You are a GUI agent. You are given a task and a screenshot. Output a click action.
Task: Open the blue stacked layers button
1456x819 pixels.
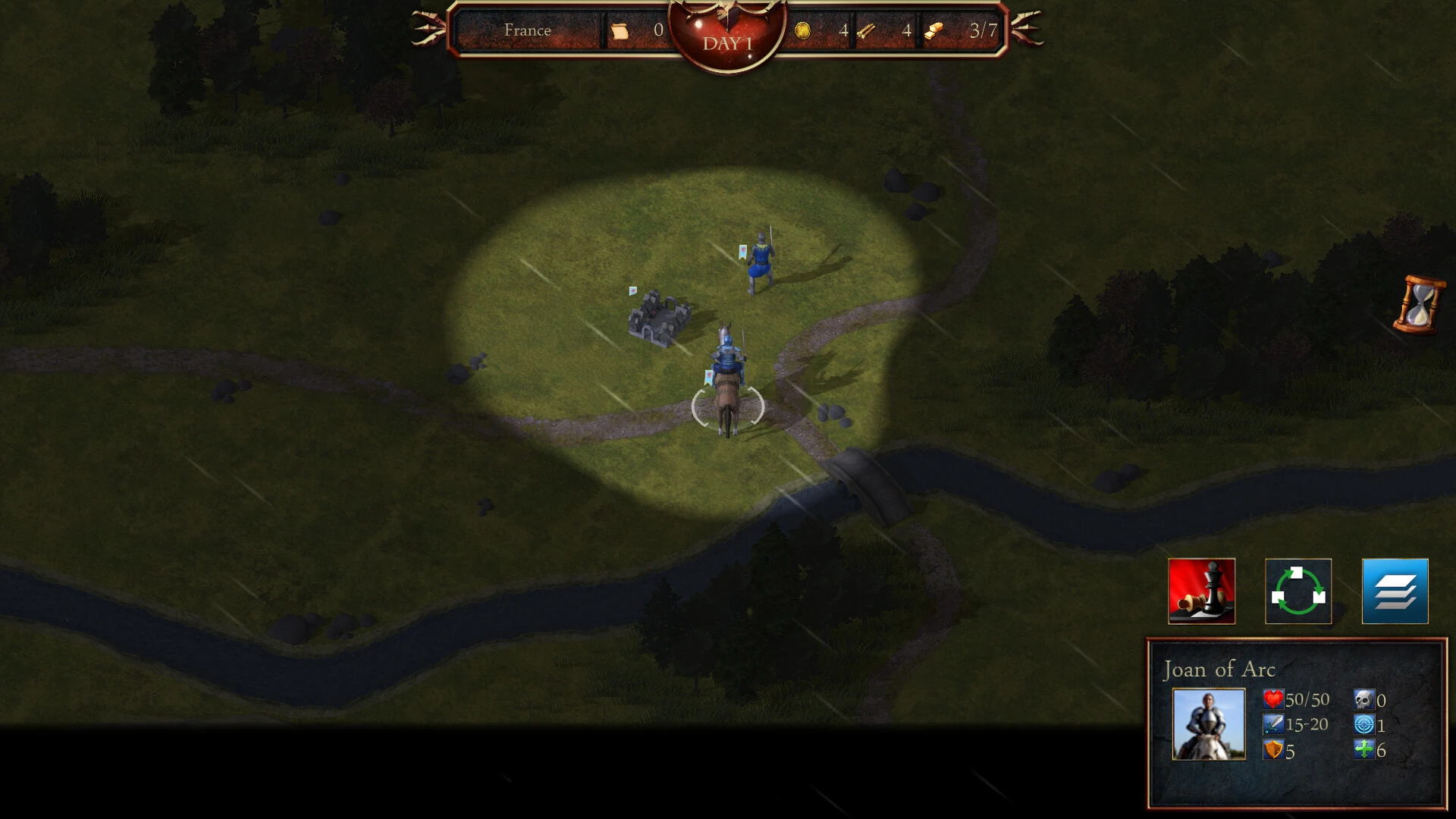1395,591
